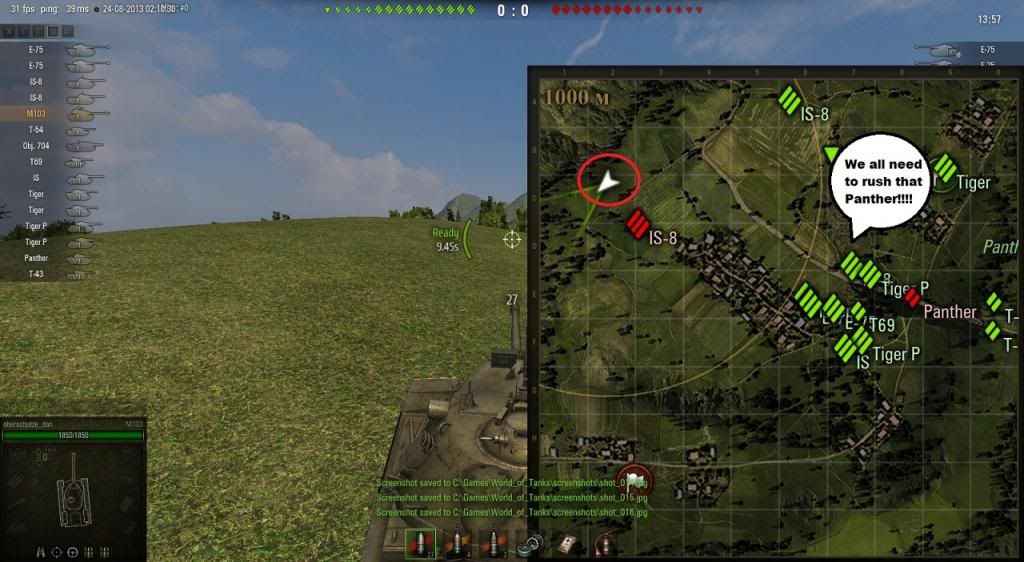This screenshot has width=1024, height=562.
Task: Select the red Panther marker on the map
Action: click(x=911, y=297)
